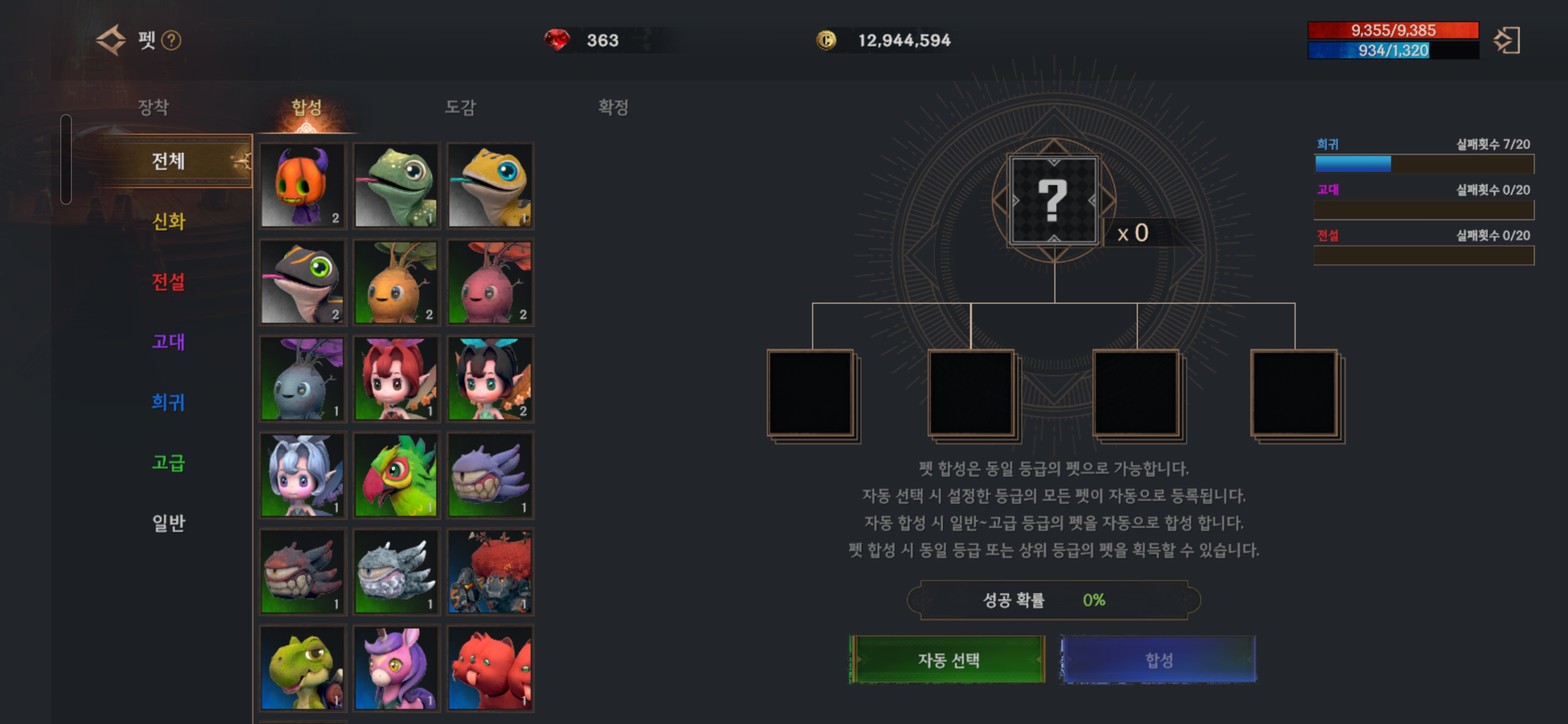Open the 도감 collection tab
This screenshot has width=1568, height=724.
pos(459,107)
